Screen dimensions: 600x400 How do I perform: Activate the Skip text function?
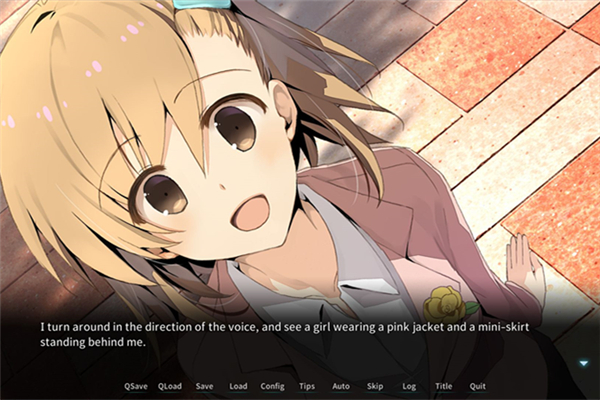pos(375,386)
